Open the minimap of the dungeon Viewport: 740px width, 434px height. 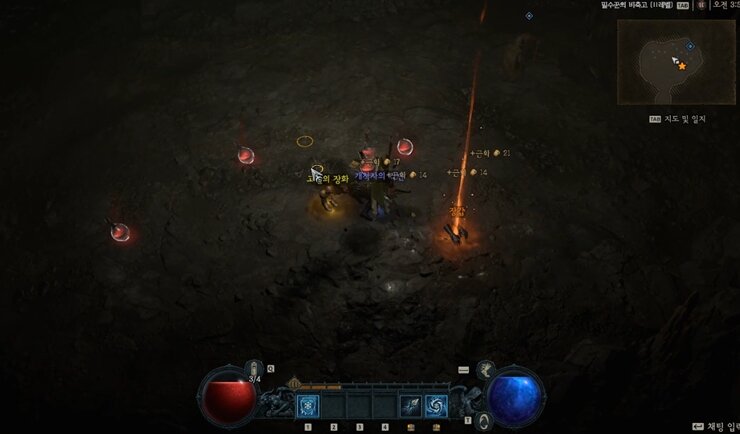(676, 61)
